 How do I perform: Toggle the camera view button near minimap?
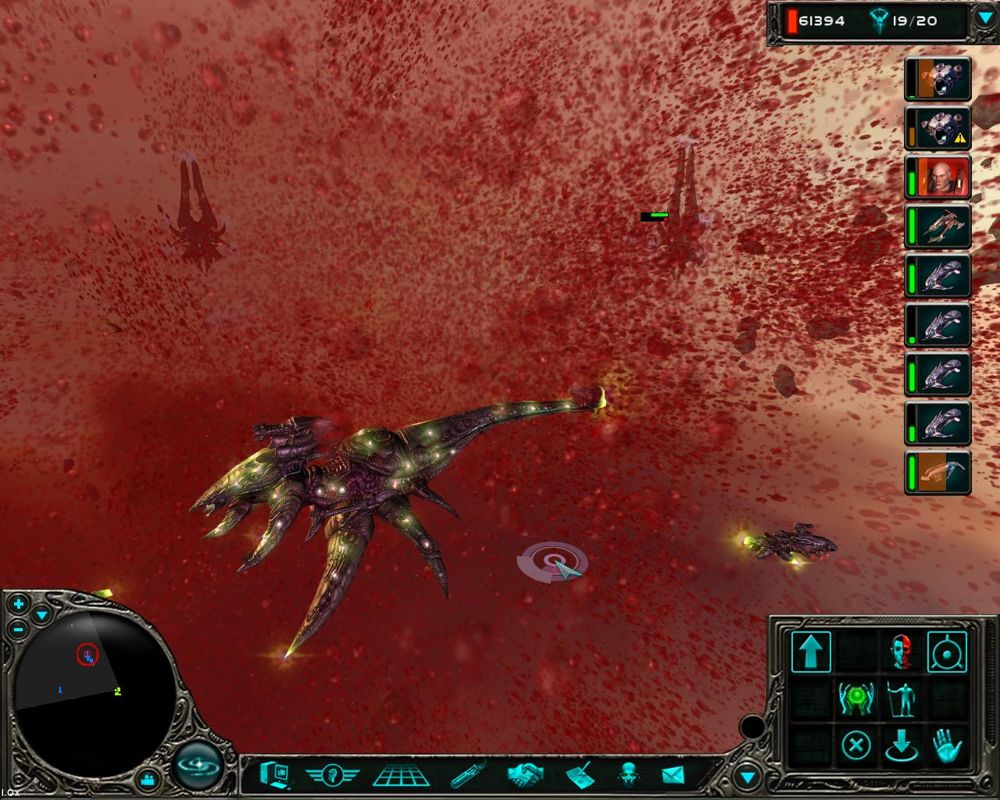coord(149,777)
